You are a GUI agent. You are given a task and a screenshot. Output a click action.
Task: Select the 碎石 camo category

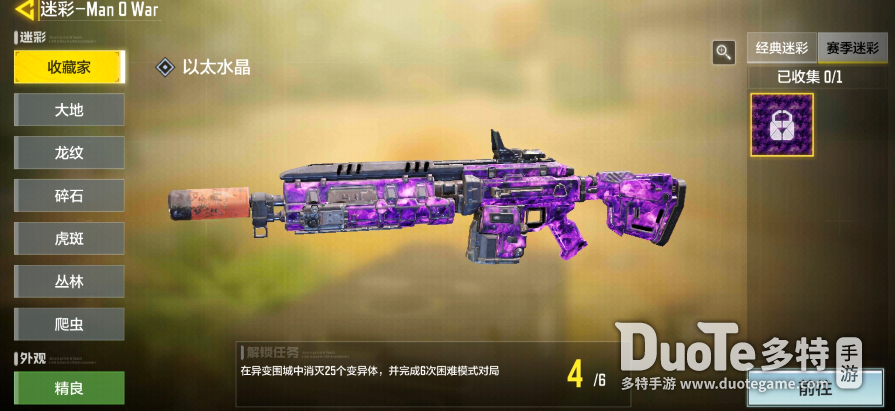click(69, 196)
